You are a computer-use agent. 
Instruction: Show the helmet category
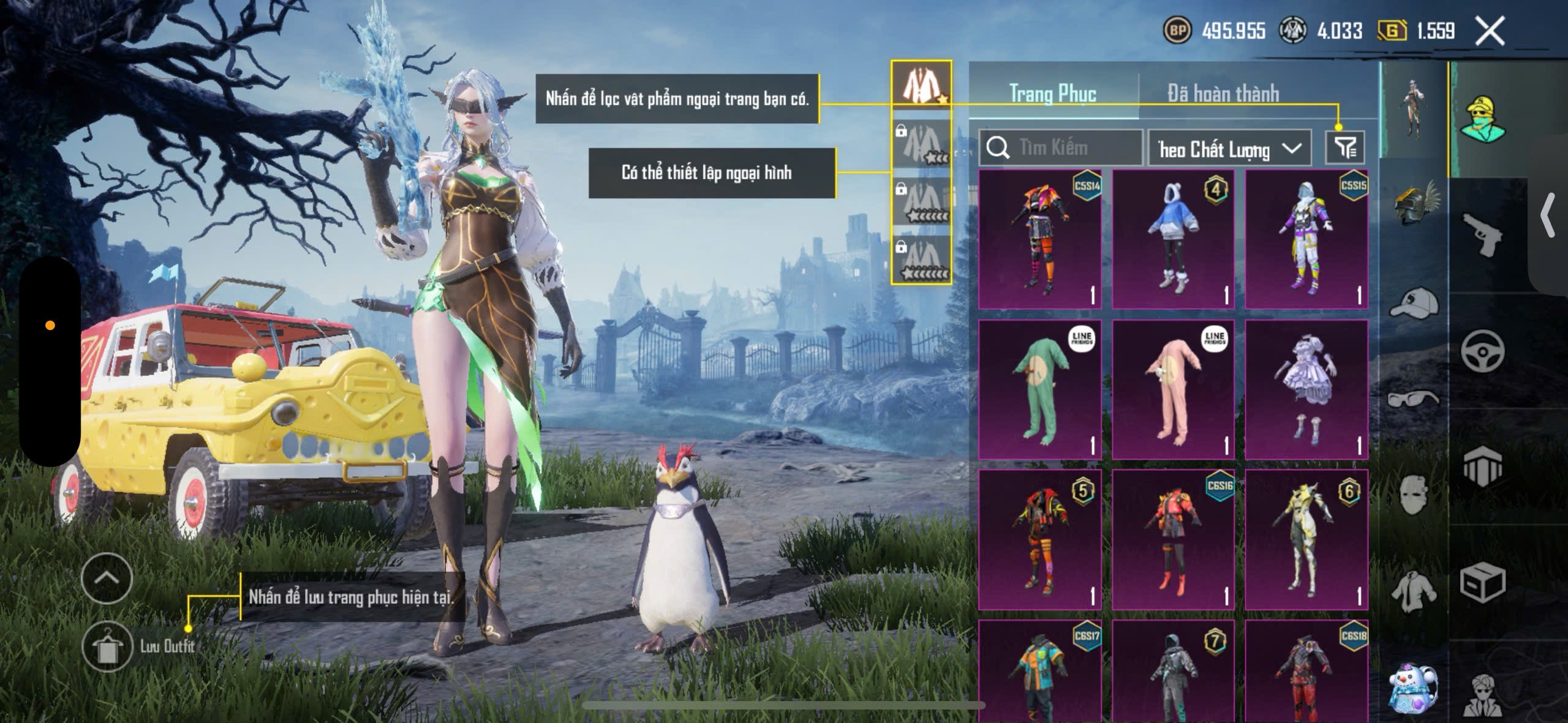click(1415, 202)
